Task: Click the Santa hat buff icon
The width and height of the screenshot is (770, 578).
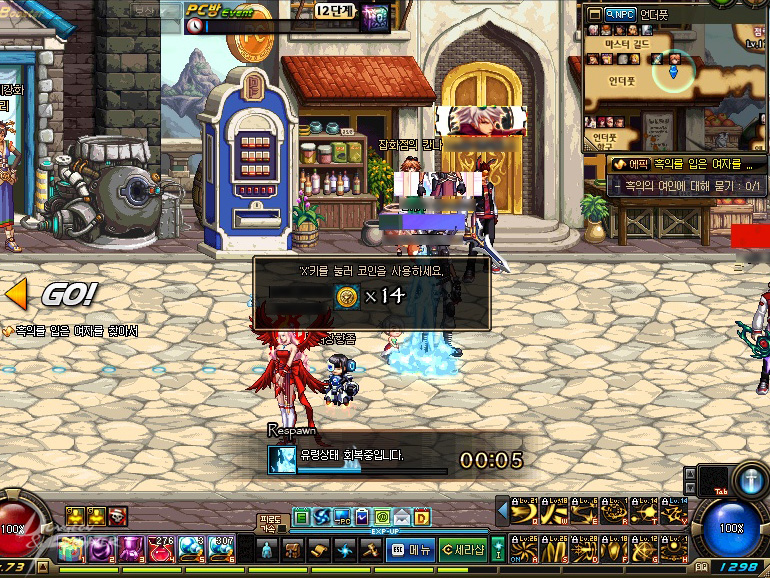Action: pyautogui.click(x=118, y=516)
